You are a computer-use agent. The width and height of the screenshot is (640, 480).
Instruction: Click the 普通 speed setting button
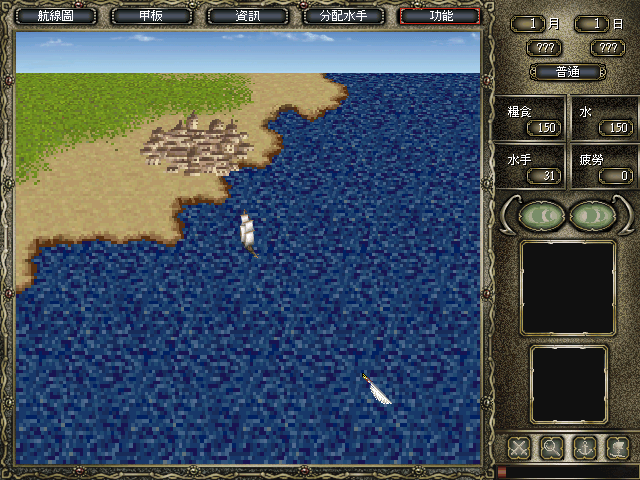point(566,72)
